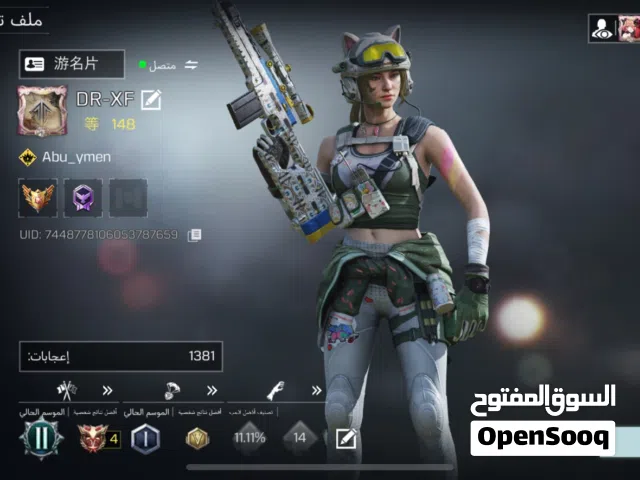Click the red legendary rank emblem
The width and height of the screenshot is (640, 480).
pos(94,438)
